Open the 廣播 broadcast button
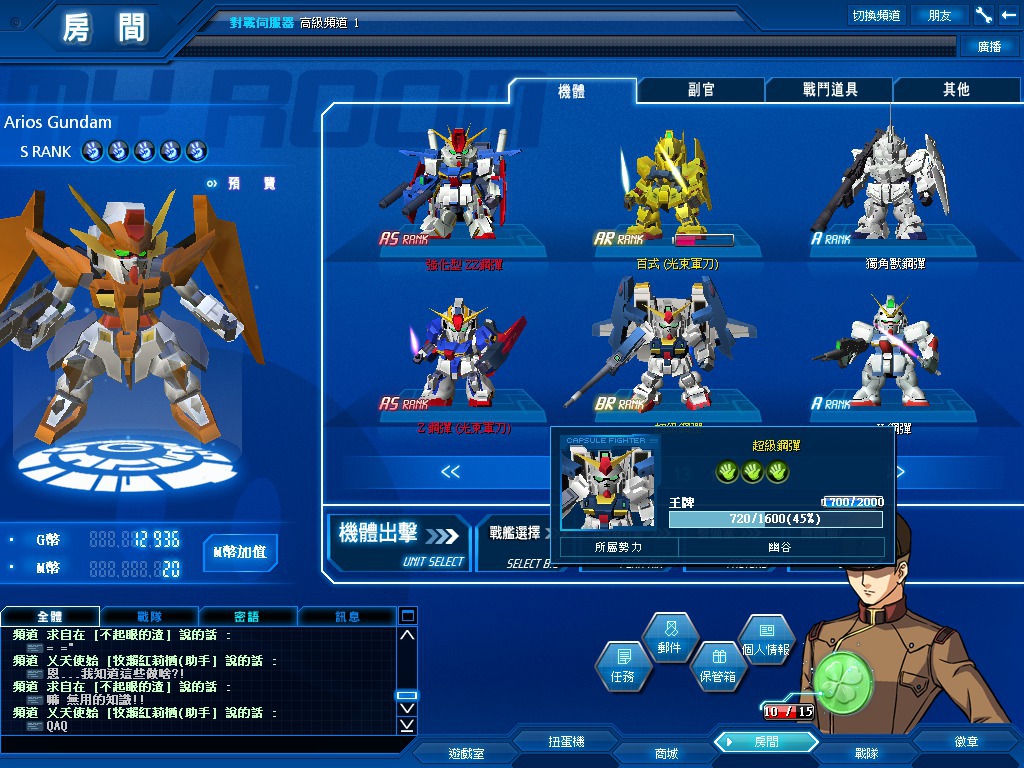The width and height of the screenshot is (1024, 768). pos(989,46)
